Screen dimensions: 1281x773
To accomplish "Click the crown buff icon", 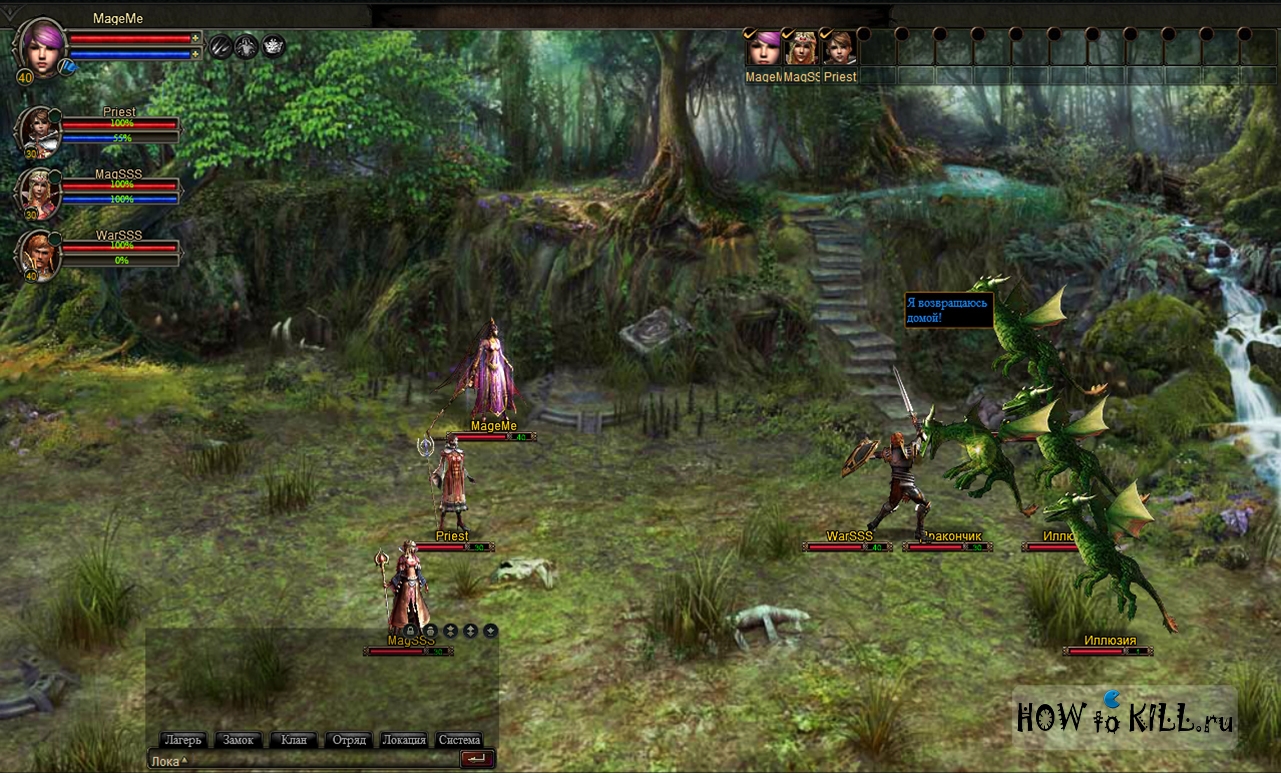I will [273, 46].
